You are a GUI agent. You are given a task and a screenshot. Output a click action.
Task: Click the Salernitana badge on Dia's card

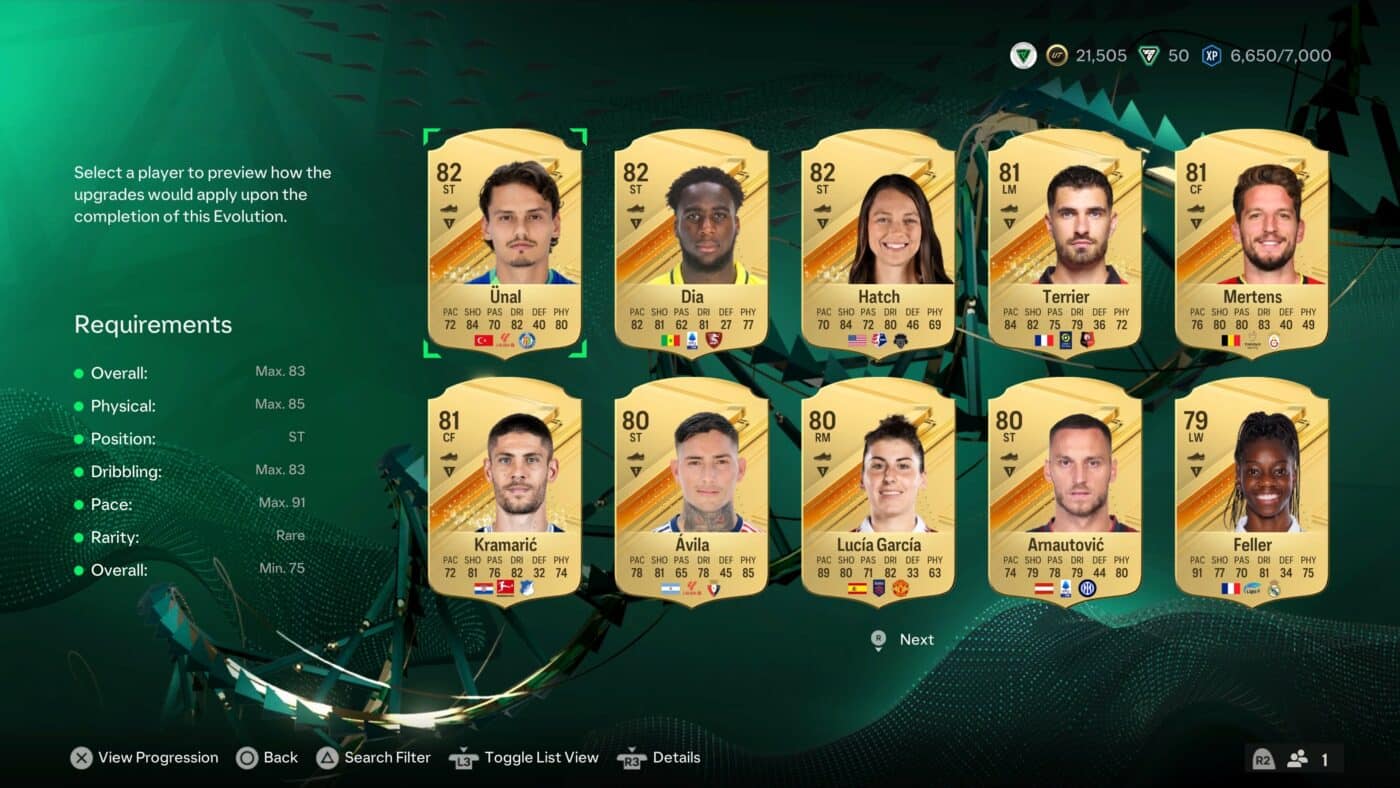point(714,340)
